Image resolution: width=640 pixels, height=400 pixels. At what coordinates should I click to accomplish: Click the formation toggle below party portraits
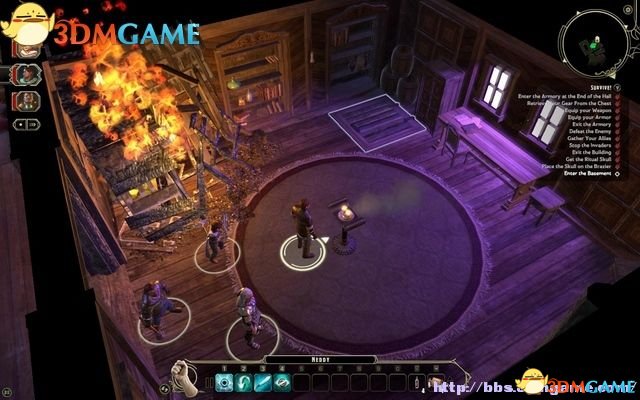26,124
